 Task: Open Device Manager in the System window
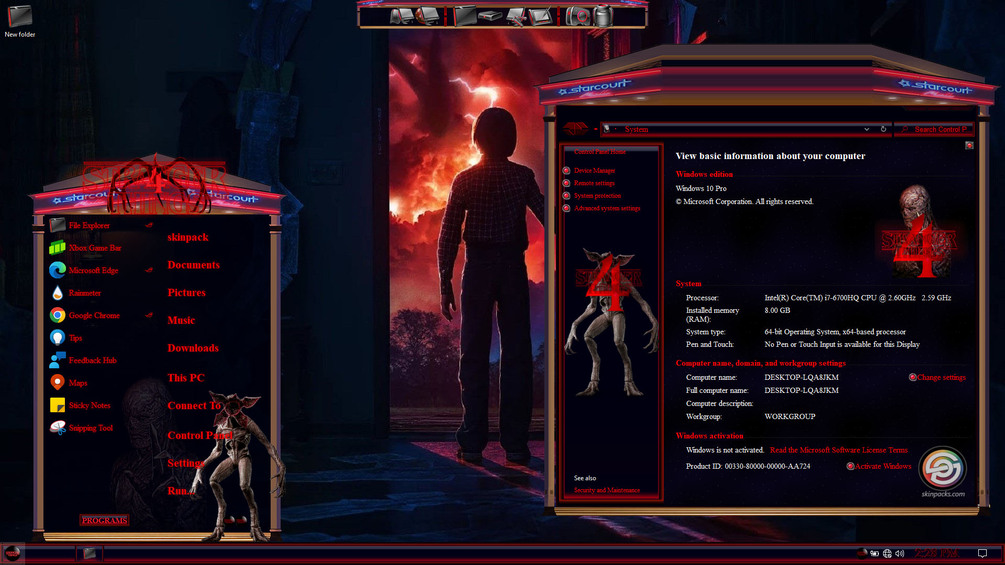tap(595, 171)
